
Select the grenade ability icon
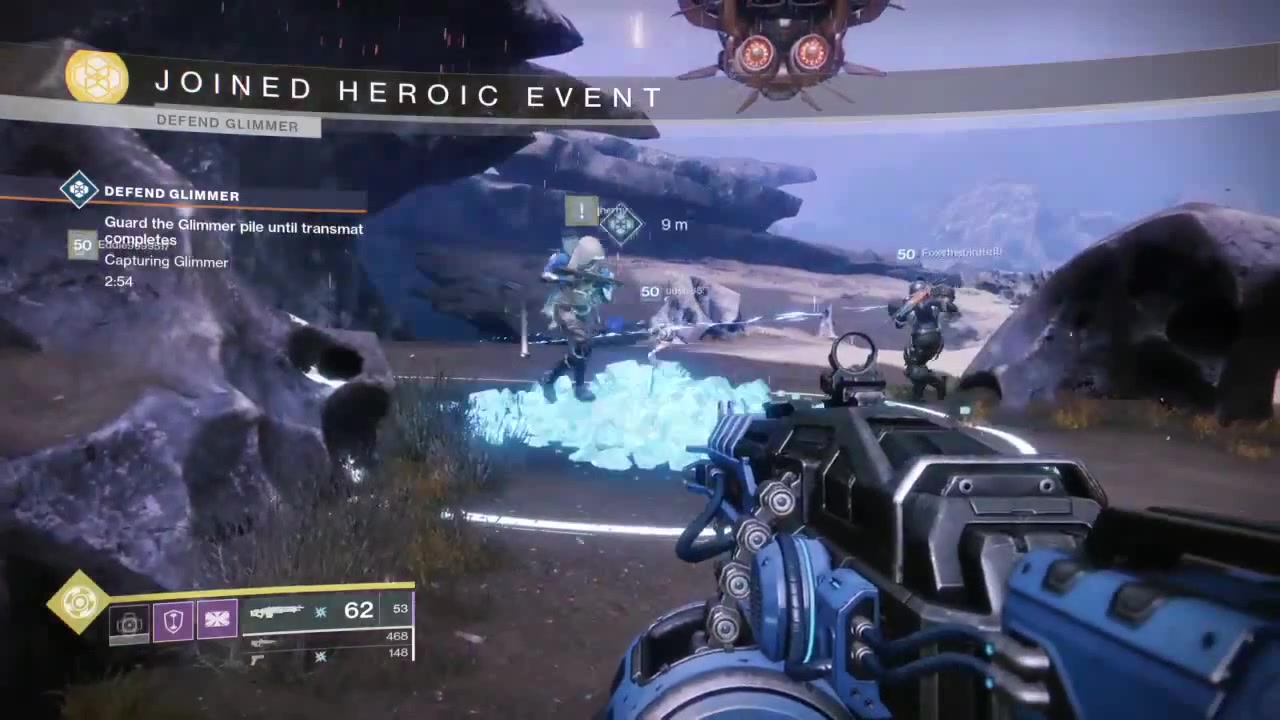click(x=129, y=623)
